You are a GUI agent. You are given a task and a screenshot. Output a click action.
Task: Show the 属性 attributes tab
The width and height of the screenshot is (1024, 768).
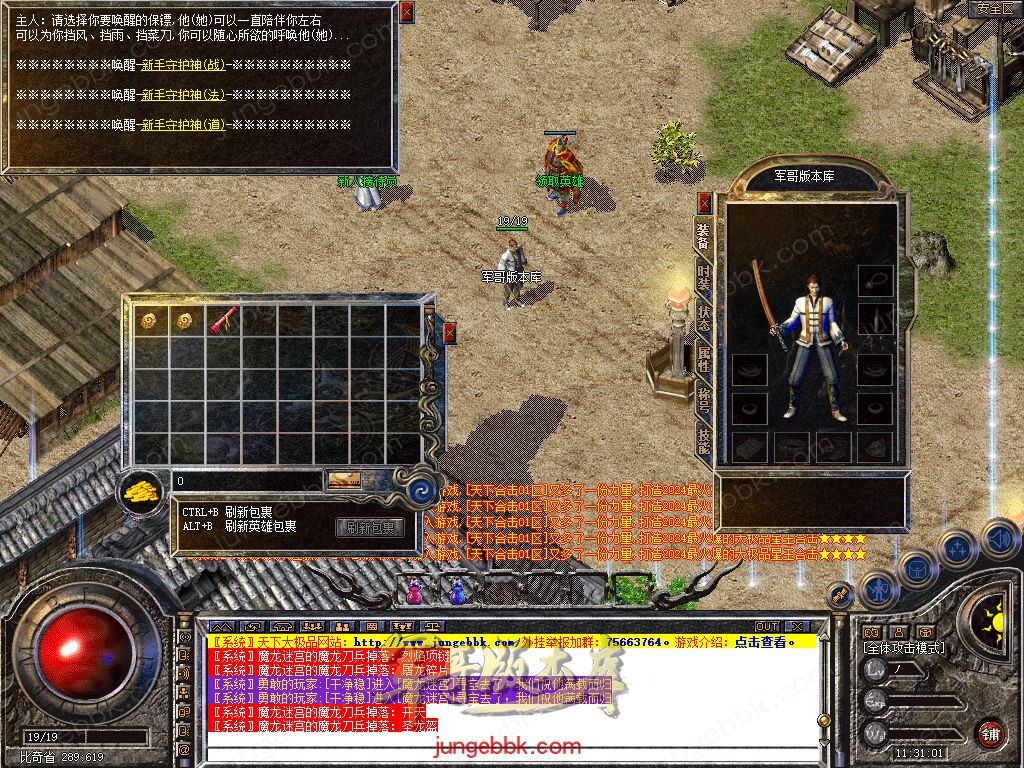point(704,358)
